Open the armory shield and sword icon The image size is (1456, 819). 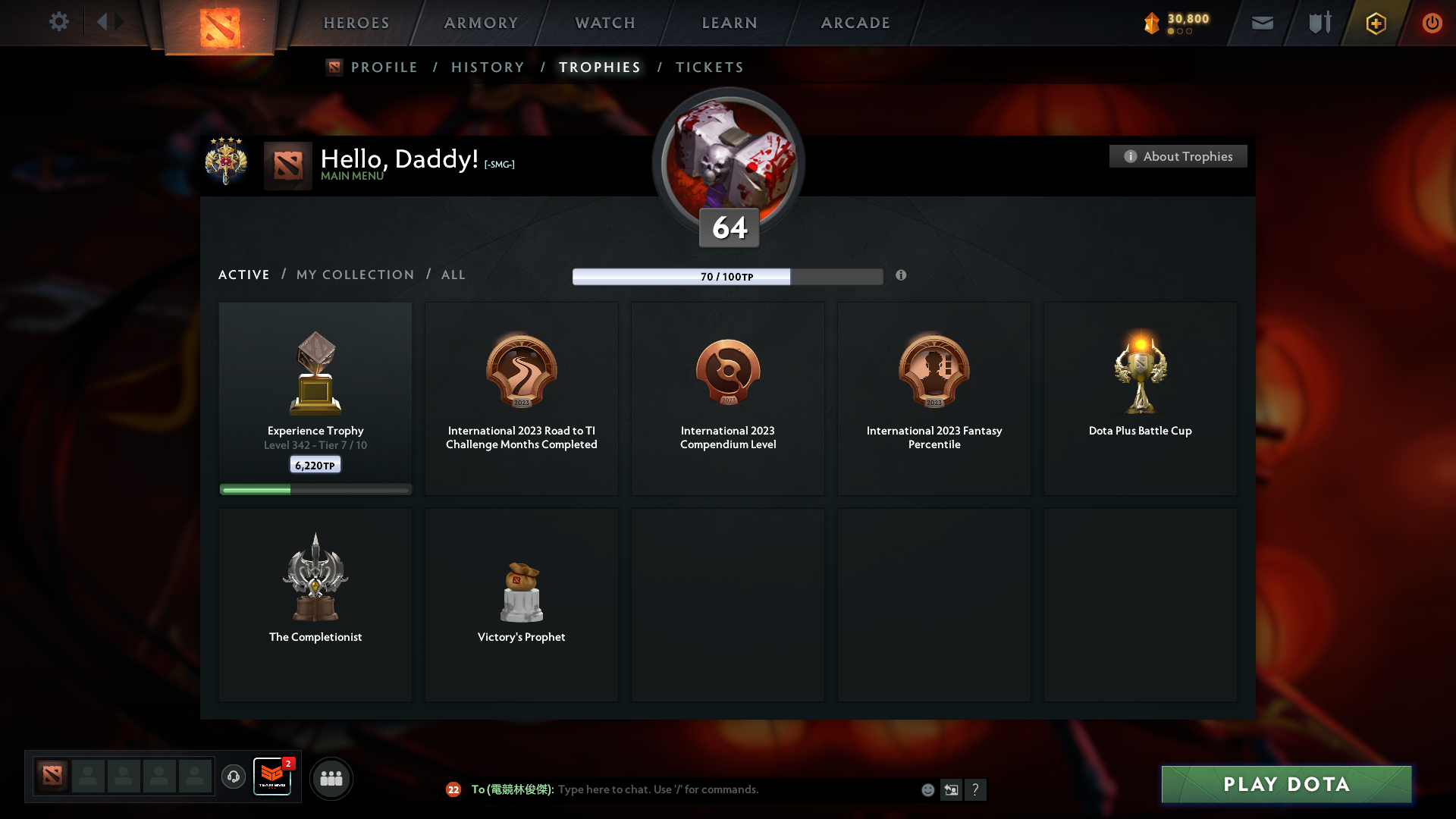pyautogui.click(x=1319, y=23)
